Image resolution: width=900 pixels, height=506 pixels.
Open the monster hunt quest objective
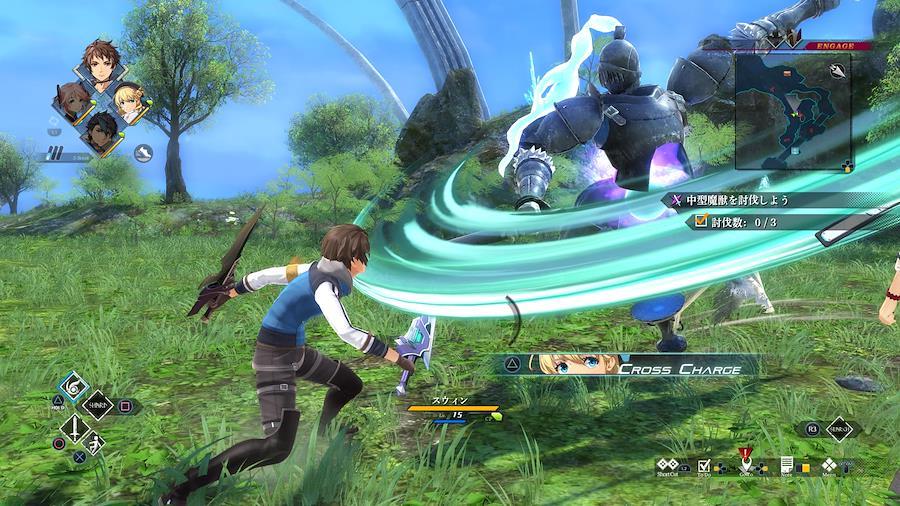[737, 200]
